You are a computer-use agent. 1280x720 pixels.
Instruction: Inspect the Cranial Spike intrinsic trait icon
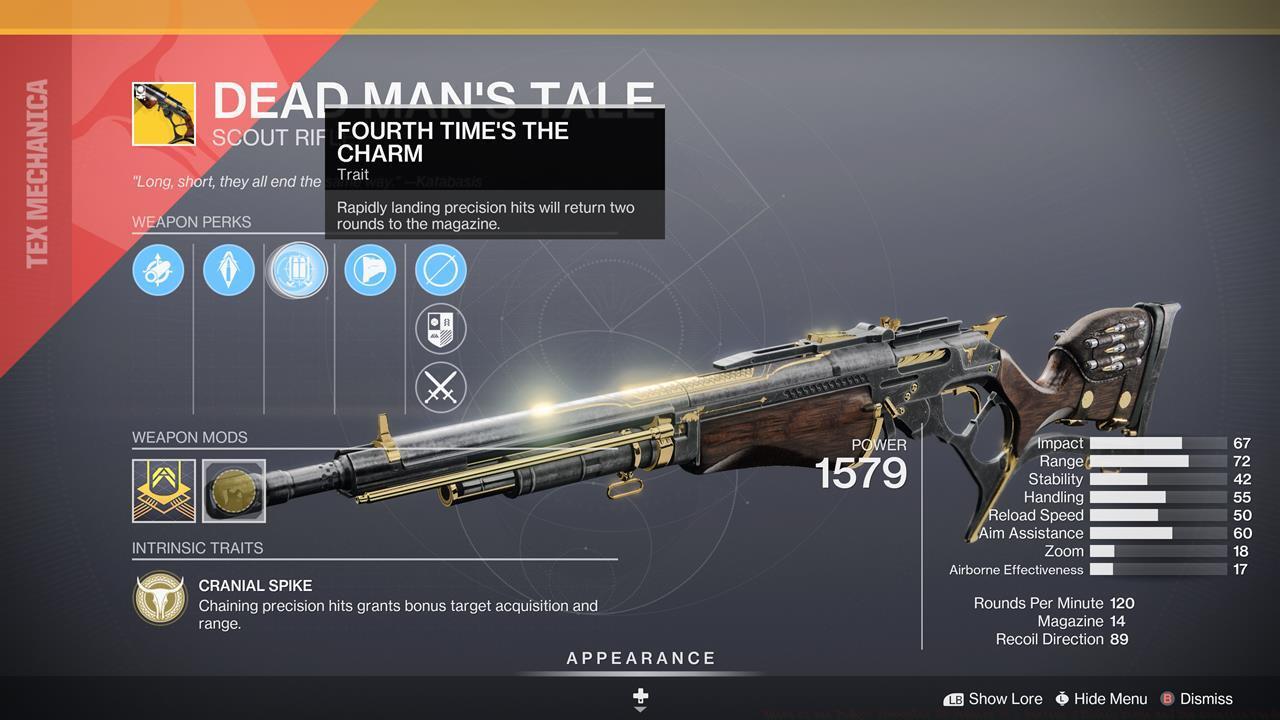[160, 599]
